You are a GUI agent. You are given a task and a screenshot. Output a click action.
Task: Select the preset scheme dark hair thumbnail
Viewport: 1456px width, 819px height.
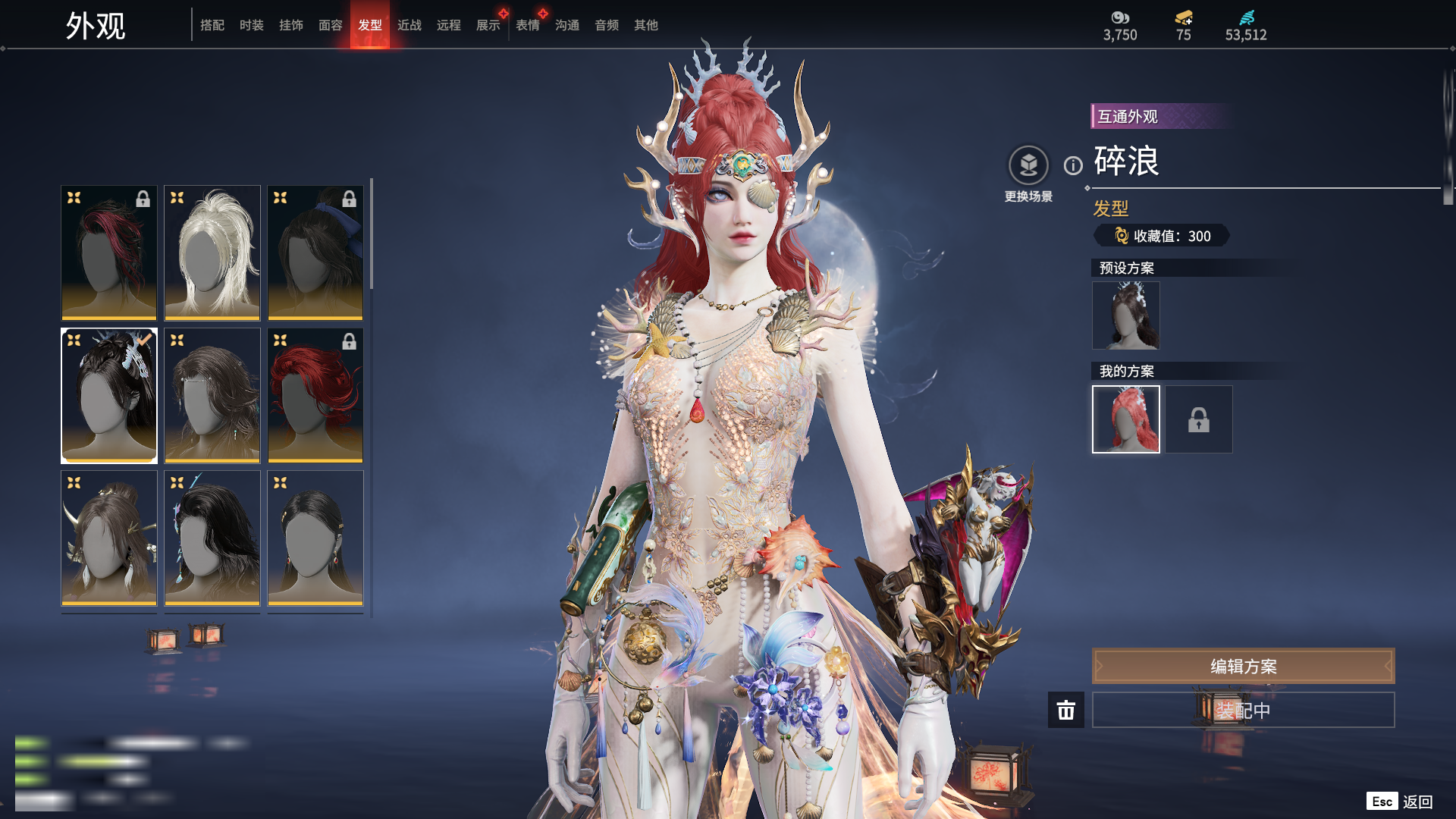(x=1126, y=315)
